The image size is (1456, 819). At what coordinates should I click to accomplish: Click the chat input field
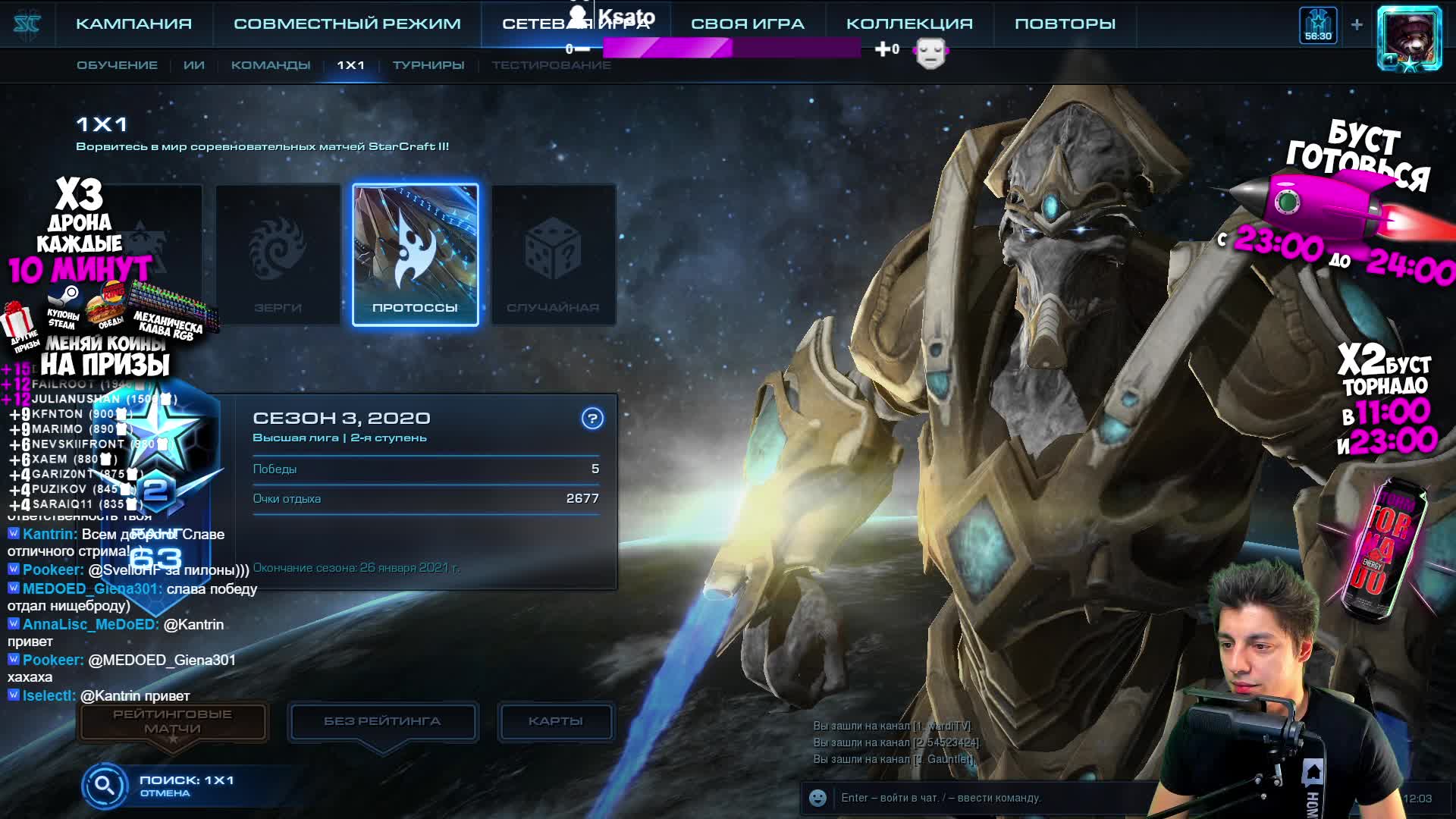point(986,798)
